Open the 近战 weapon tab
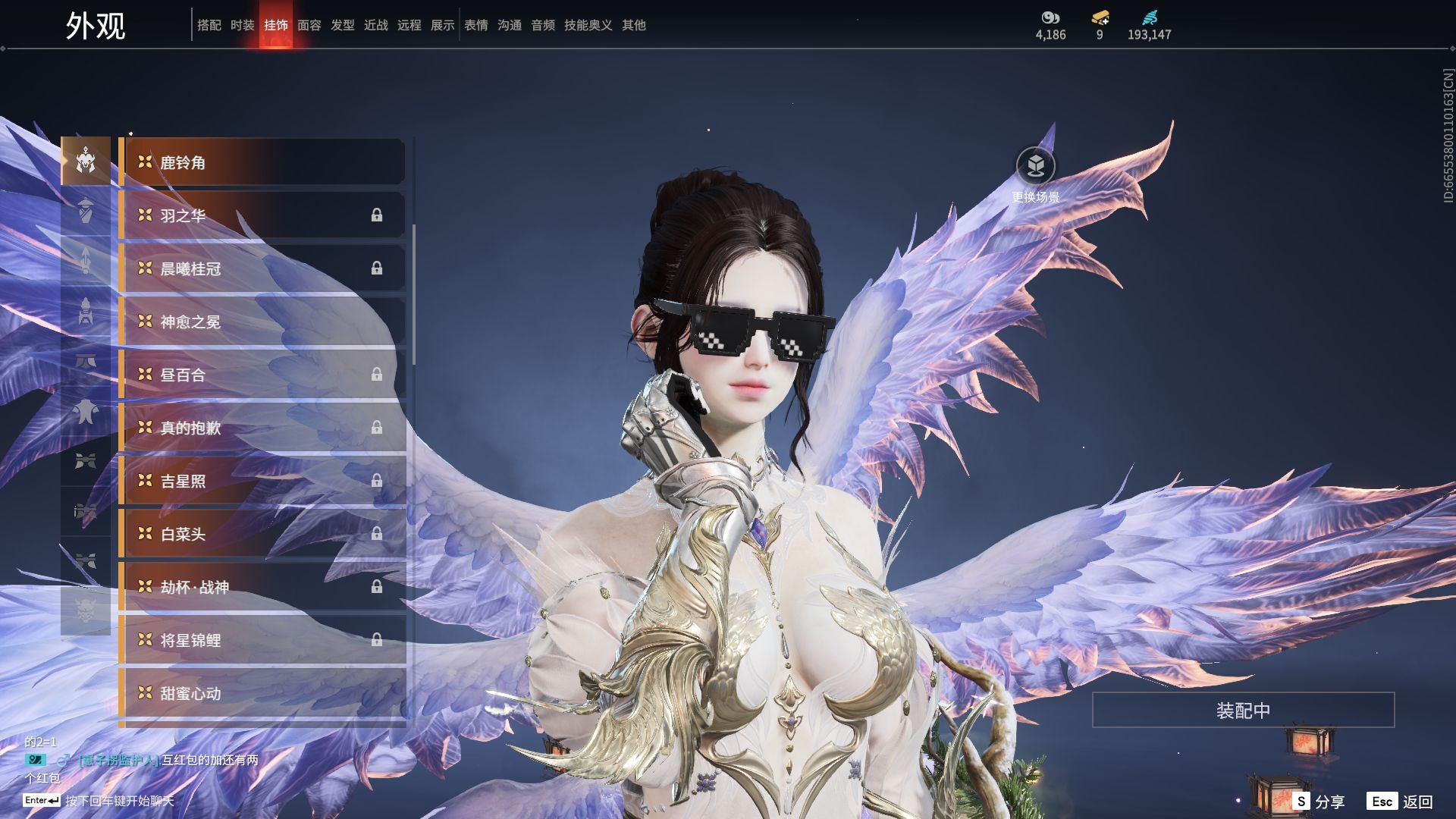Screen dimensions: 1456x819 (376, 25)
